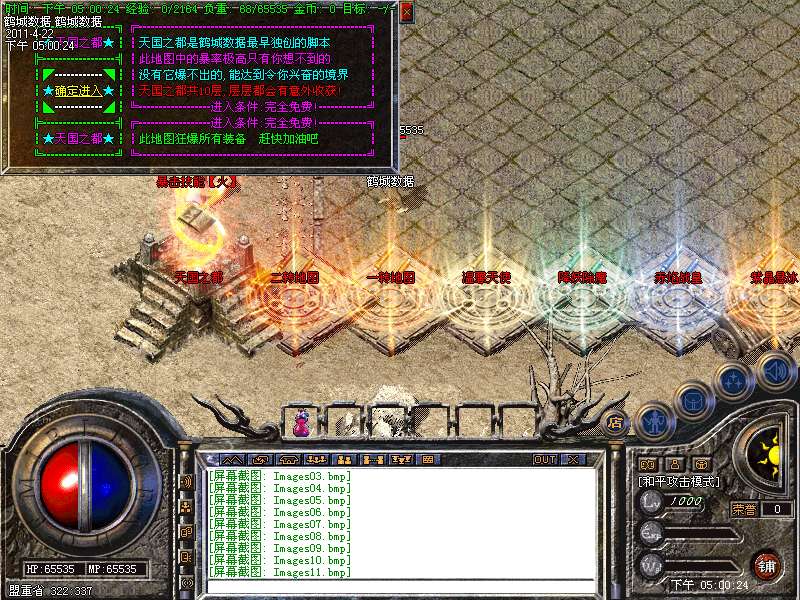
Task: Click the OUT button above chat
Action: pos(544,460)
